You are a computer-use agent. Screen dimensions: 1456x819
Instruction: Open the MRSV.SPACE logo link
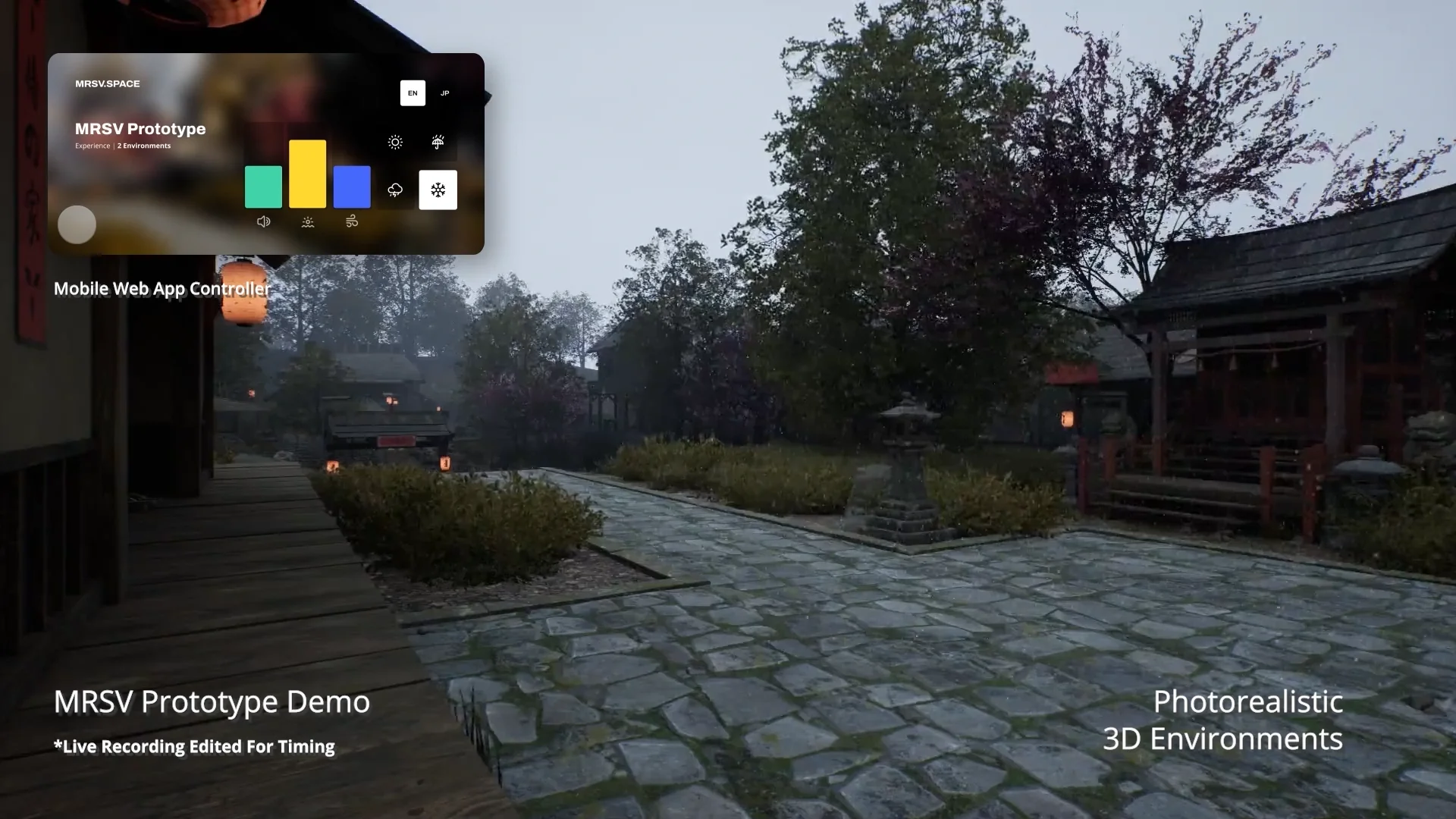[x=108, y=83]
